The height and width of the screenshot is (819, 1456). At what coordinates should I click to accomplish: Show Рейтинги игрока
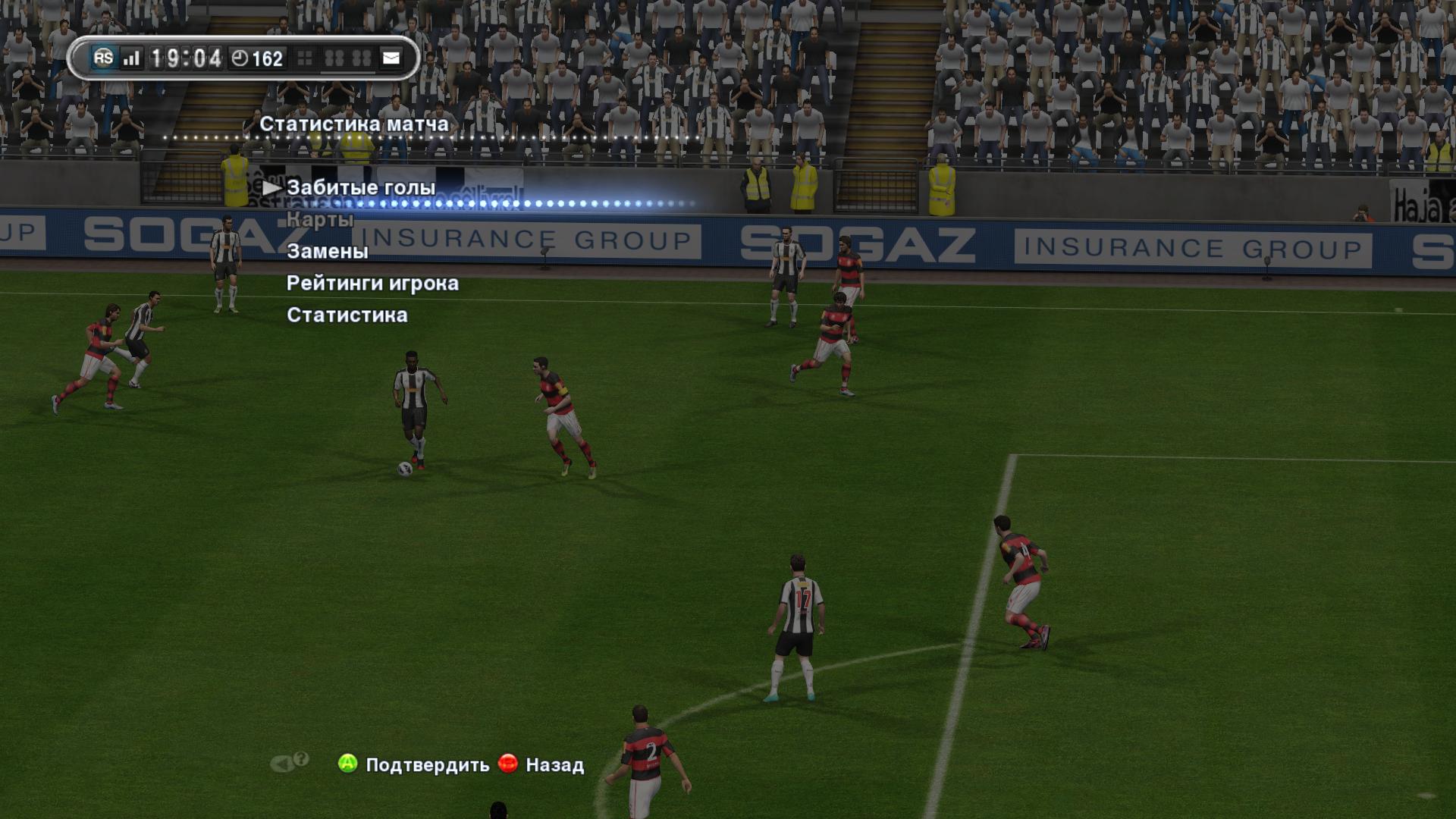pyautogui.click(x=372, y=283)
